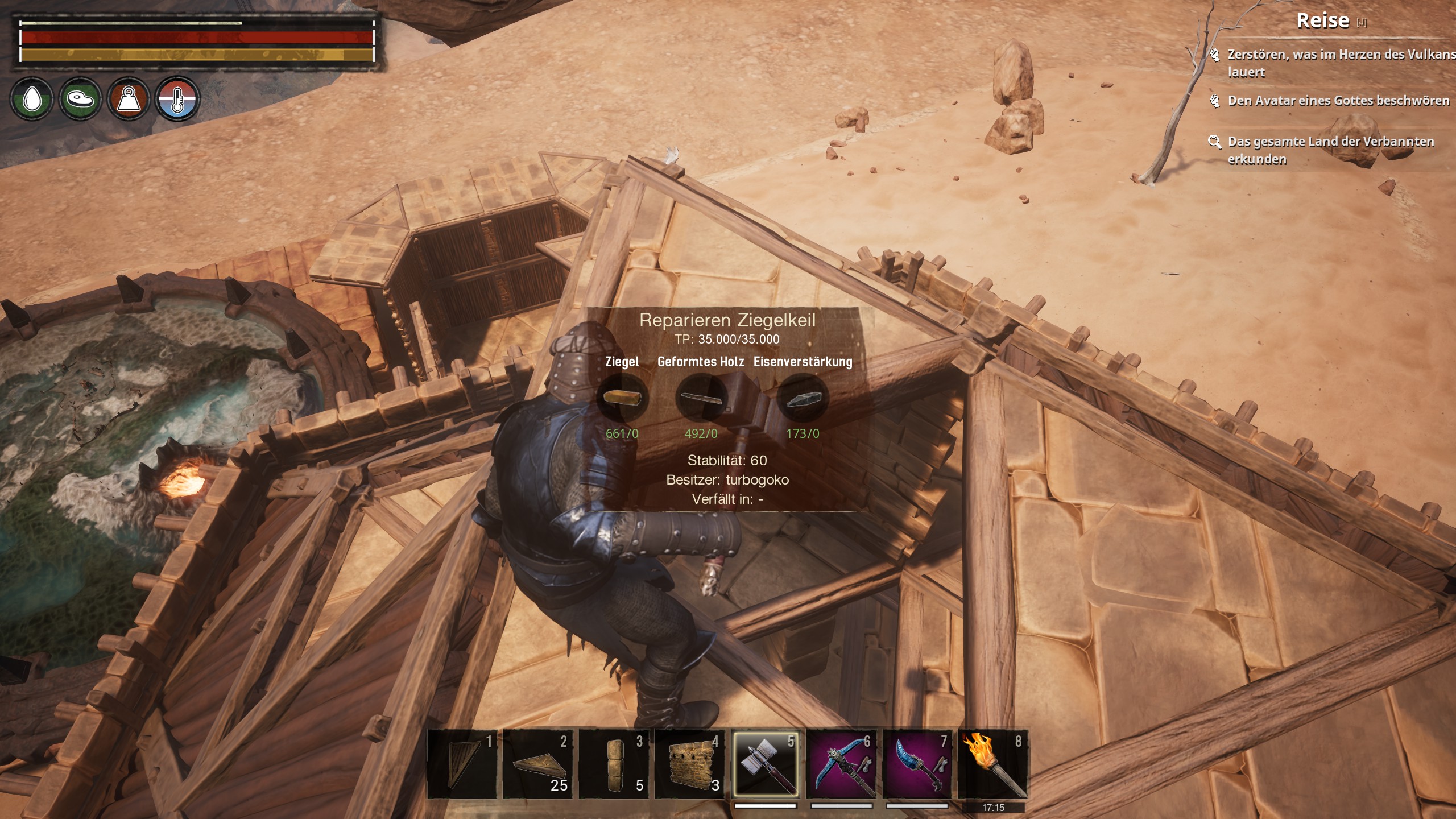Open the Reise journey panel header

click(x=1323, y=21)
